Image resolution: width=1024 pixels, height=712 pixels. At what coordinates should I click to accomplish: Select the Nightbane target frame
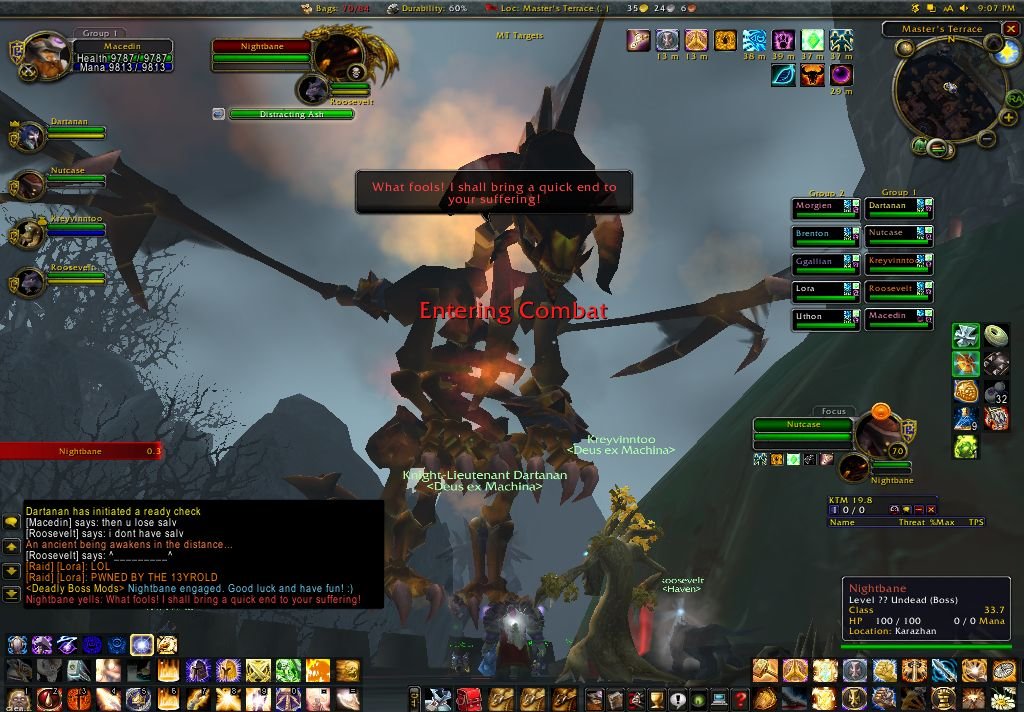260,47
